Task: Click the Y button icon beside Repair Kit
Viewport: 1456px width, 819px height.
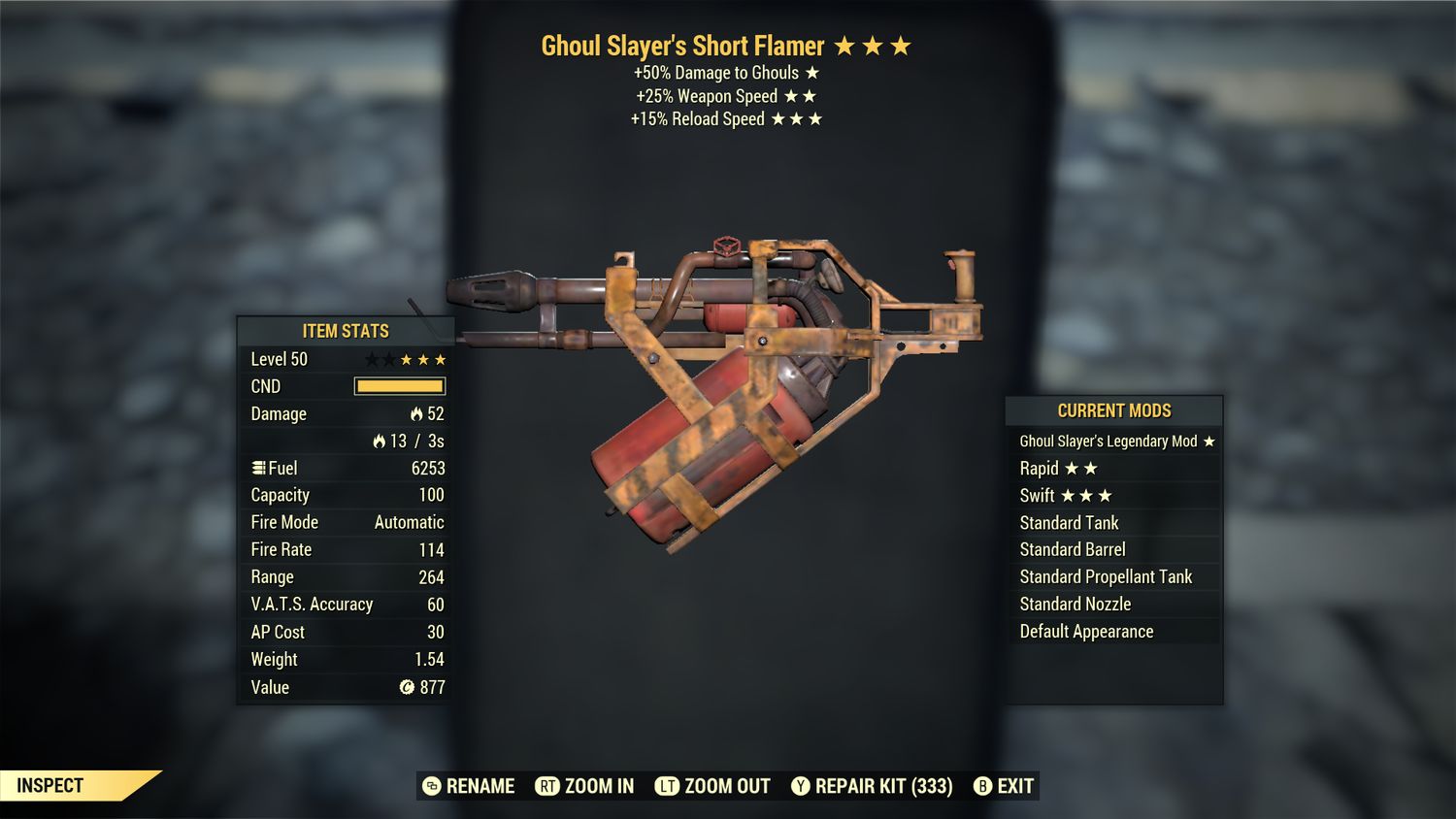Action: 801,786
